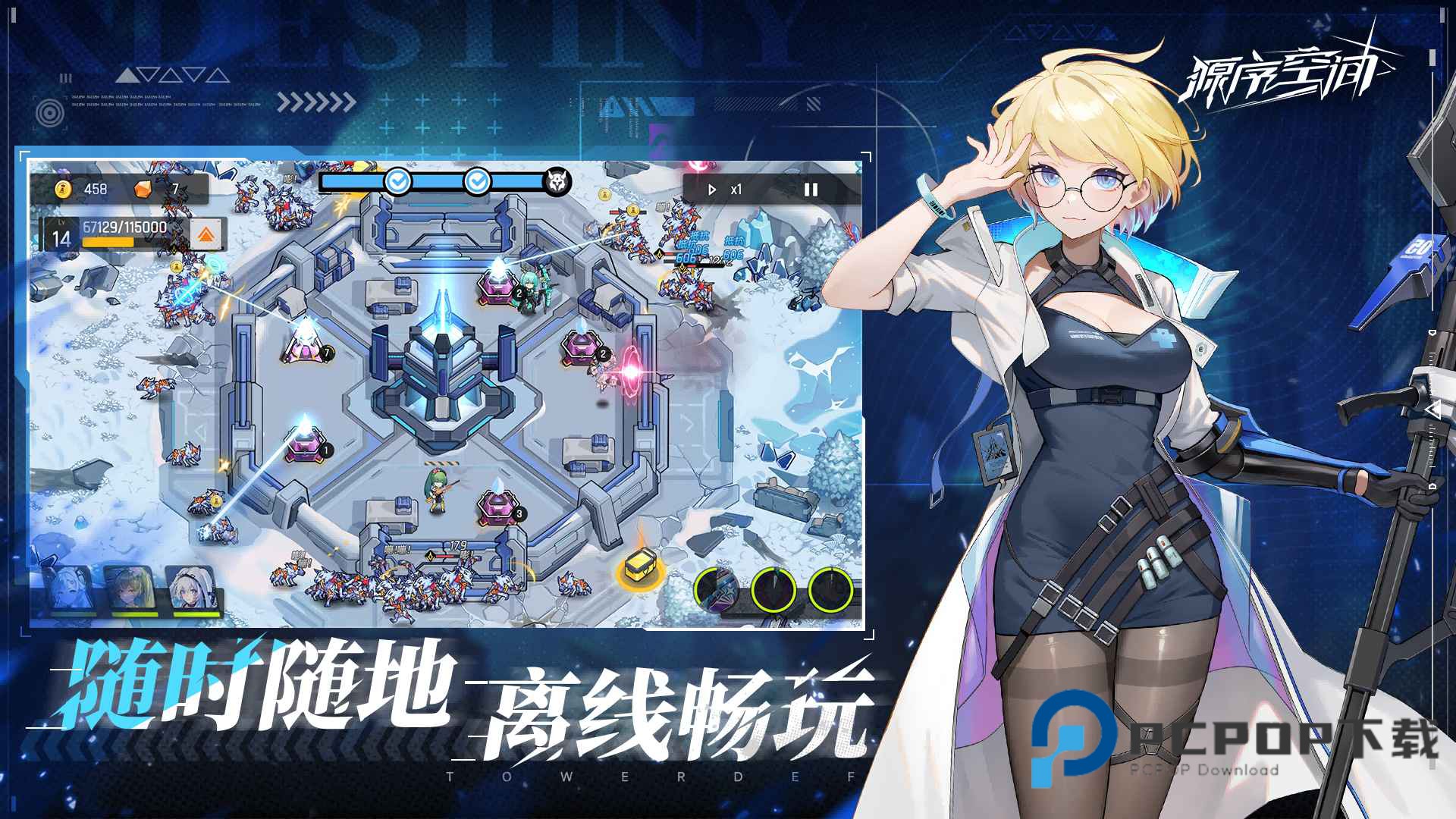Click the second checkmark on the wave progress bar

[478, 182]
